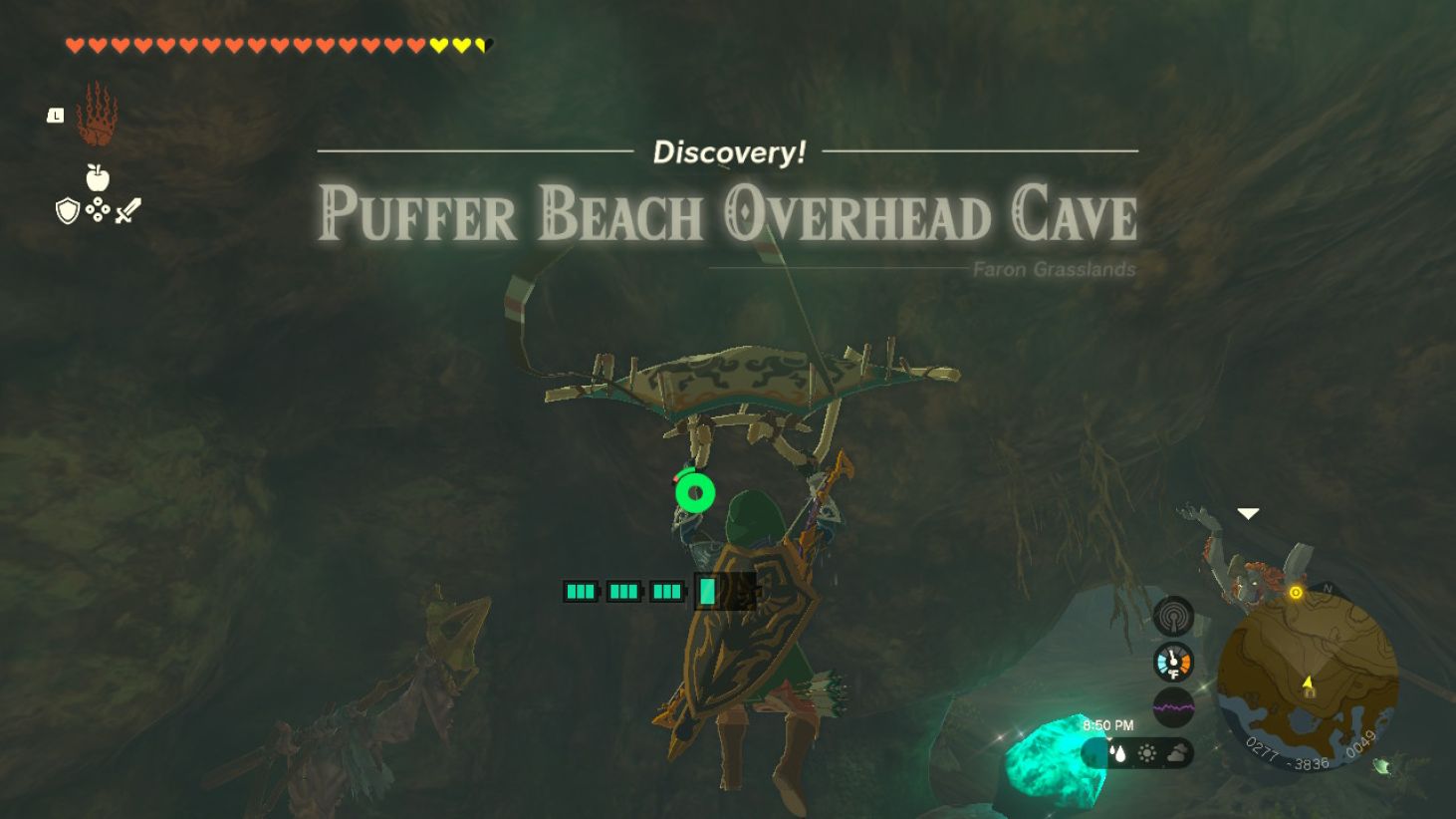The height and width of the screenshot is (819, 1456).
Task: Expand the white arrow above the minimap
Action: [1247, 514]
